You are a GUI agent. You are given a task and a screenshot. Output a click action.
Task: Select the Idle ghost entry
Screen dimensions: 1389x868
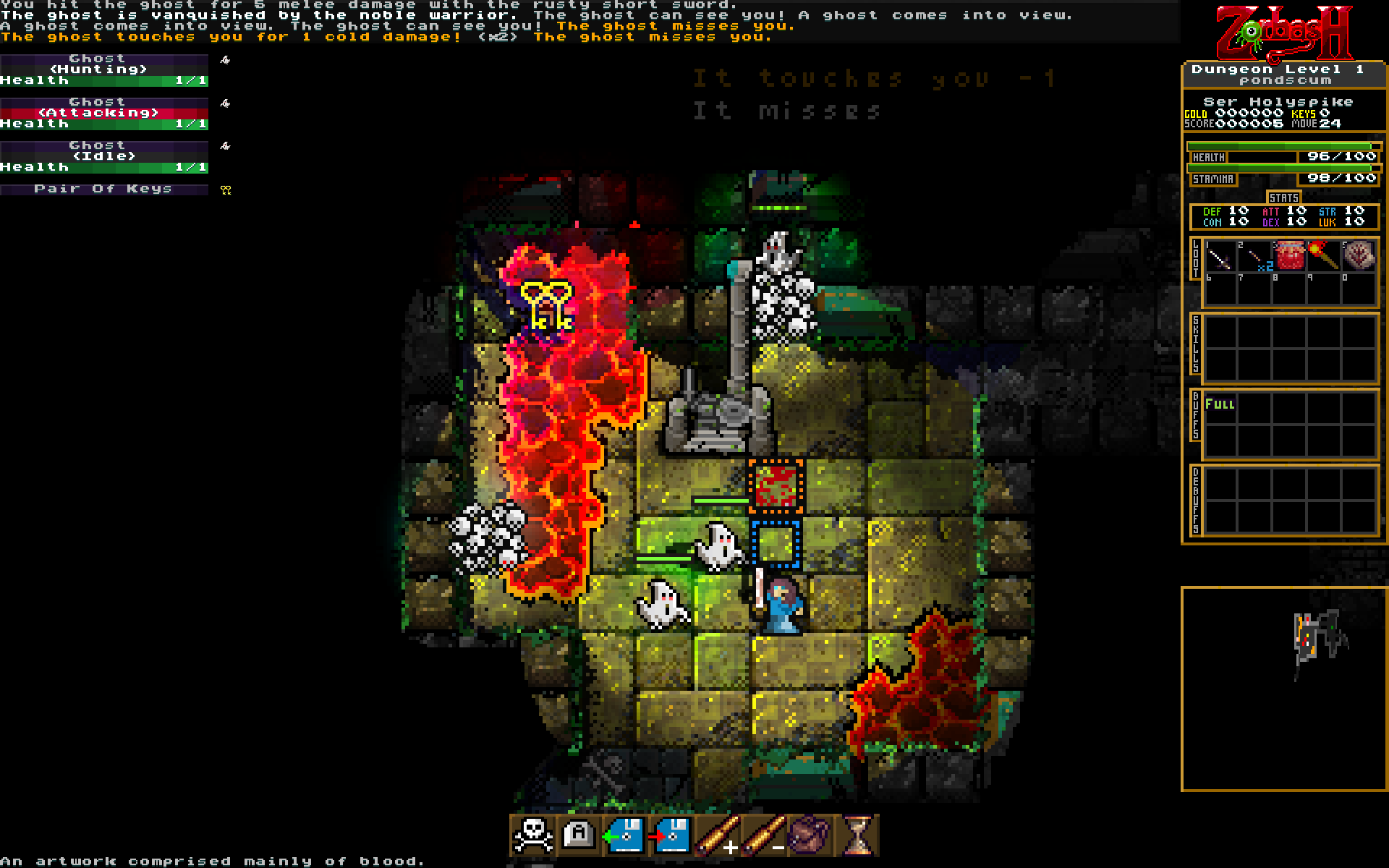tap(104, 156)
